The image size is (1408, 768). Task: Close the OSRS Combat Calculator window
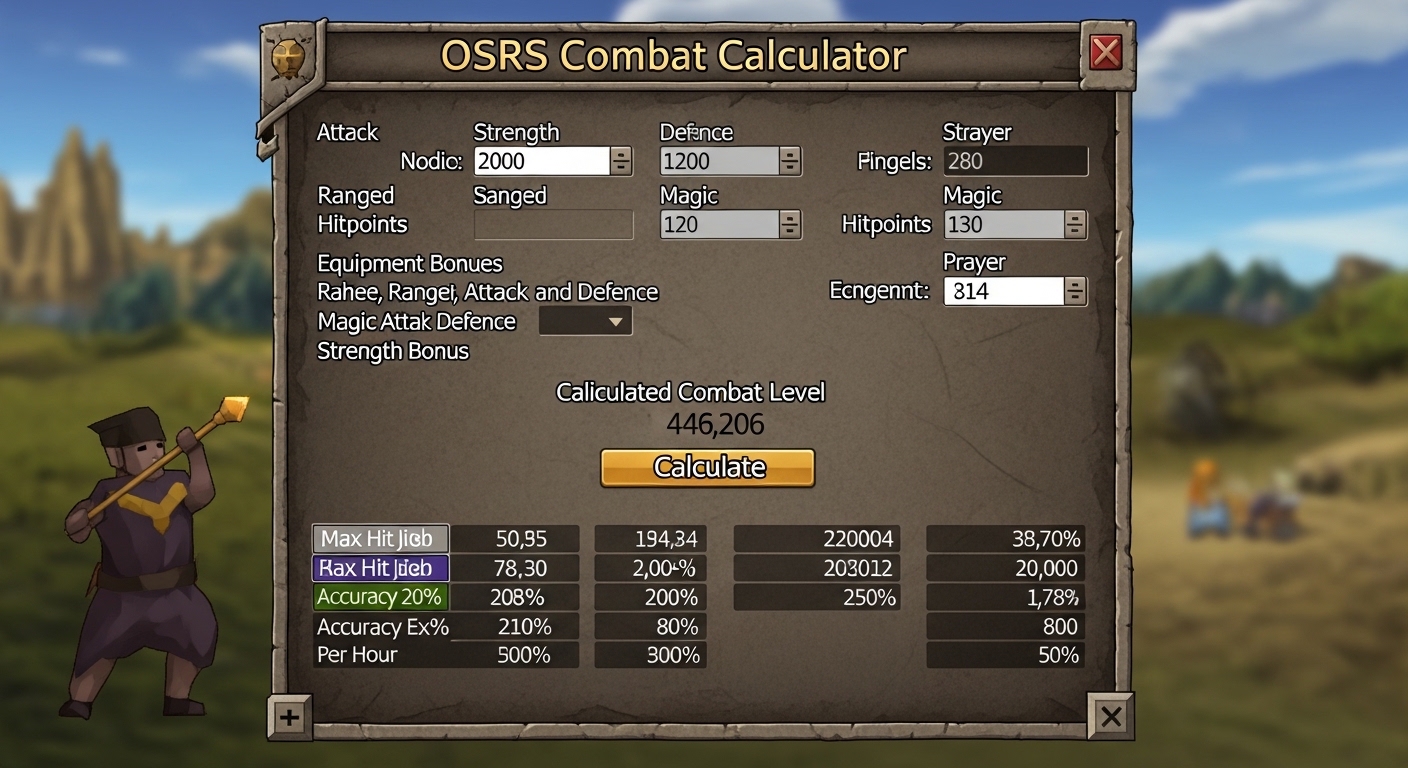[1107, 53]
